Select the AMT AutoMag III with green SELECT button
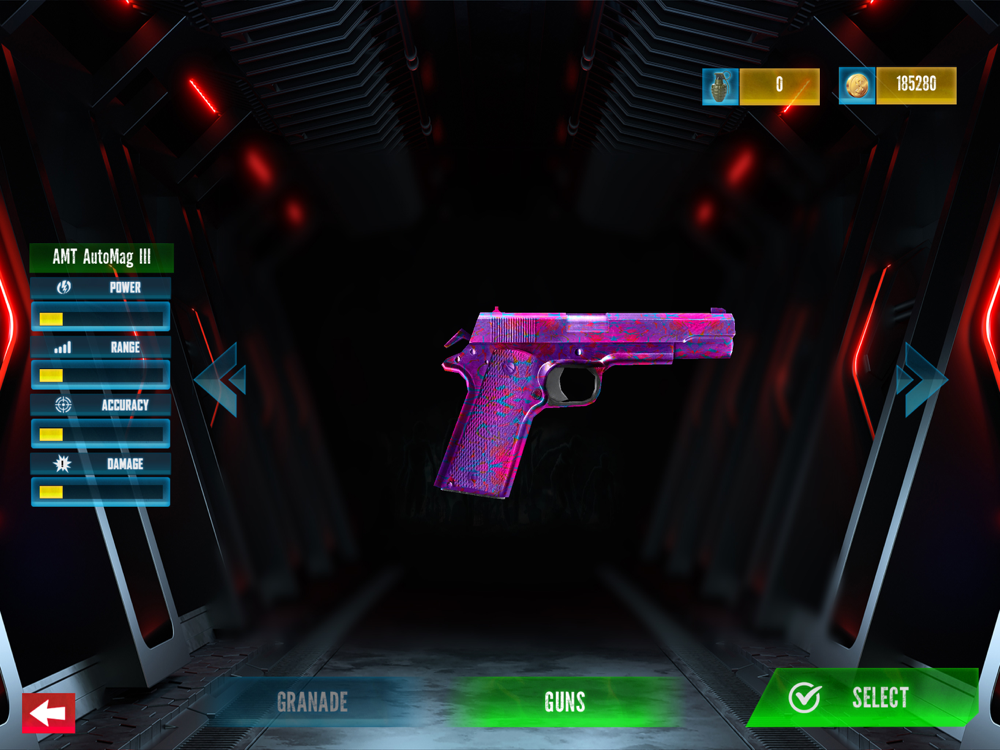This screenshot has width=1000, height=750. [860, 698]
